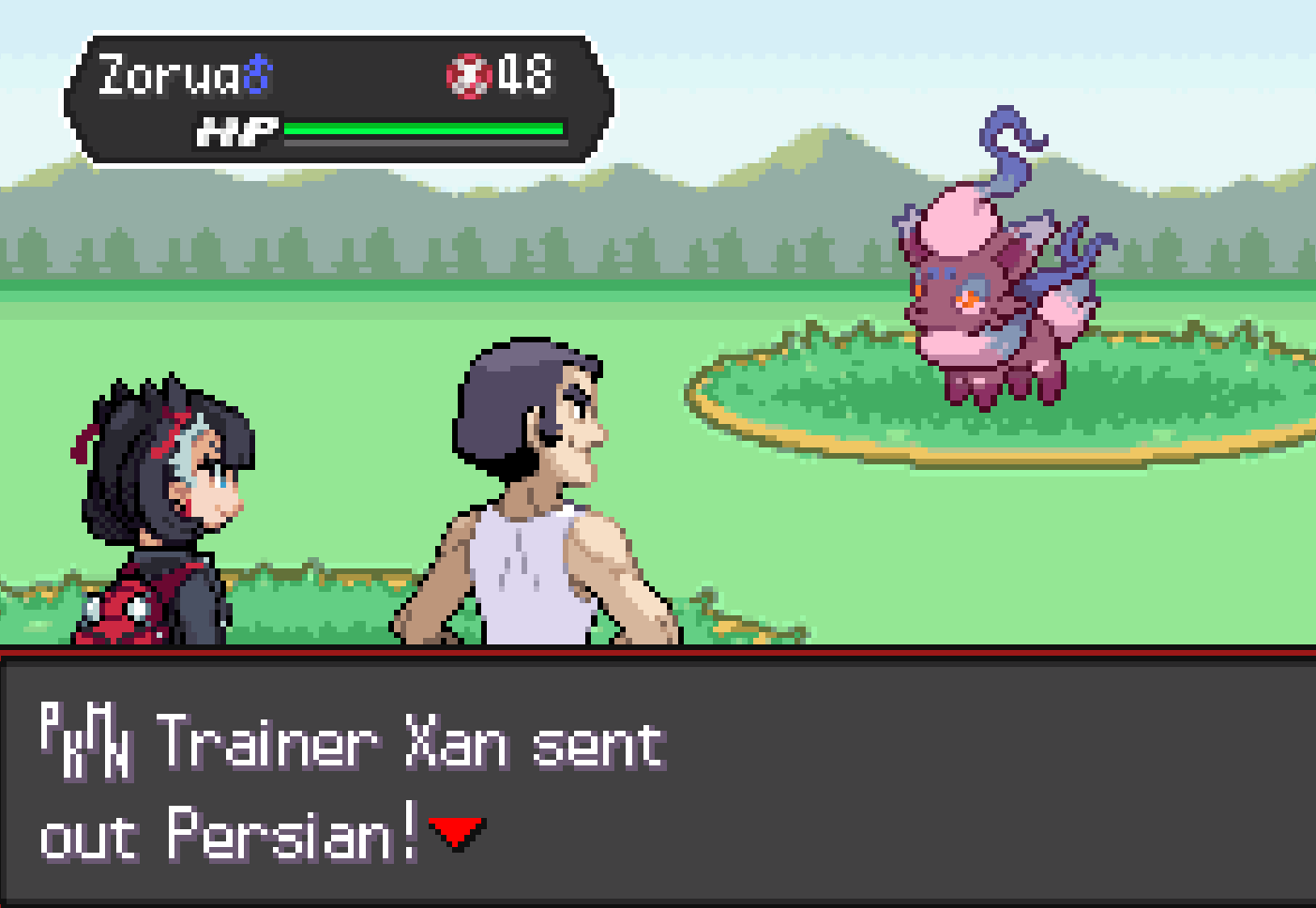Viewport: 1316px width, 908px height.
Task: Click Zorua's green HP bar
Action: [422, 129]
